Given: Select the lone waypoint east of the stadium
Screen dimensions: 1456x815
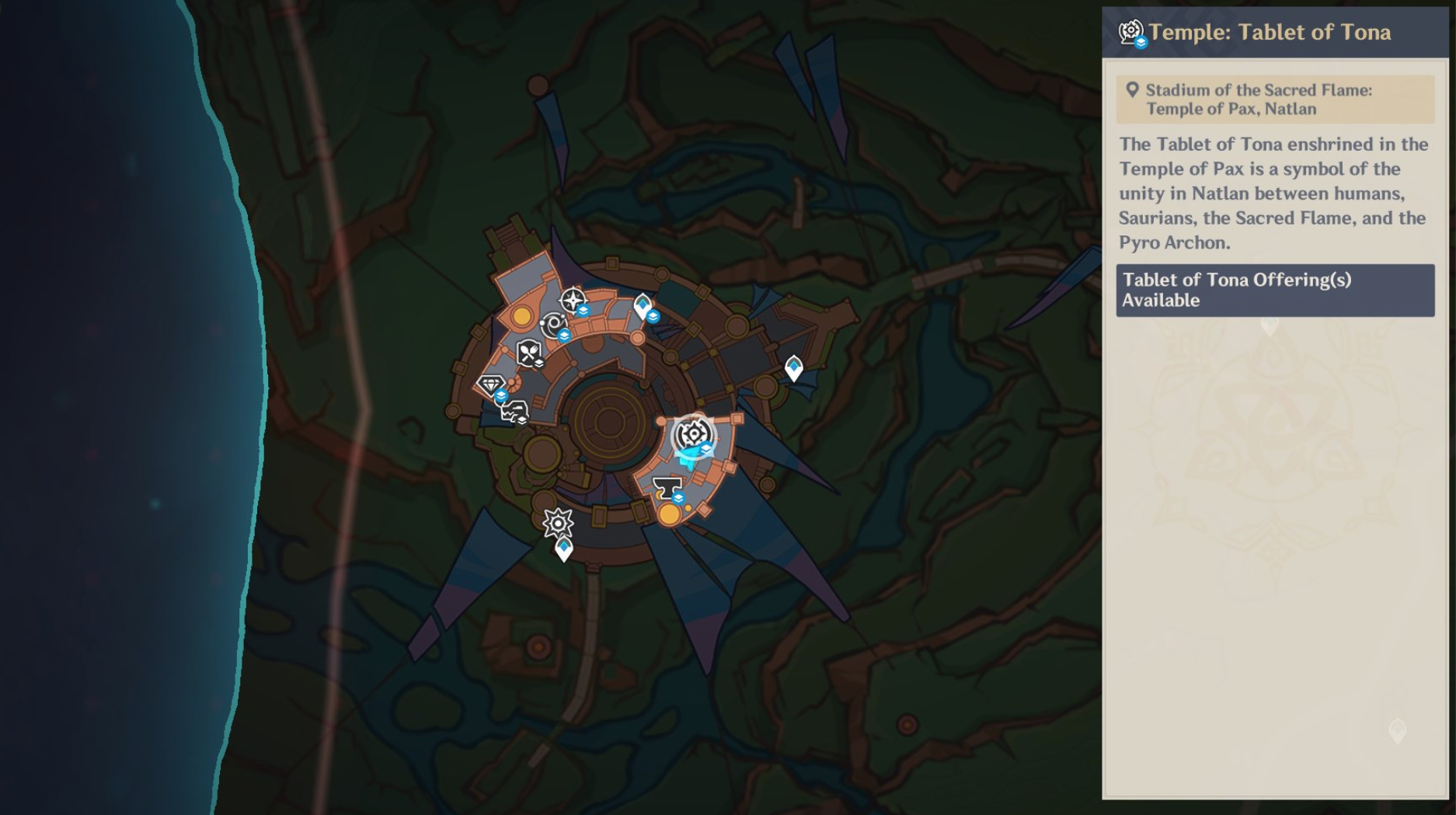Looking at the screenshot, I should pos(793,367).
